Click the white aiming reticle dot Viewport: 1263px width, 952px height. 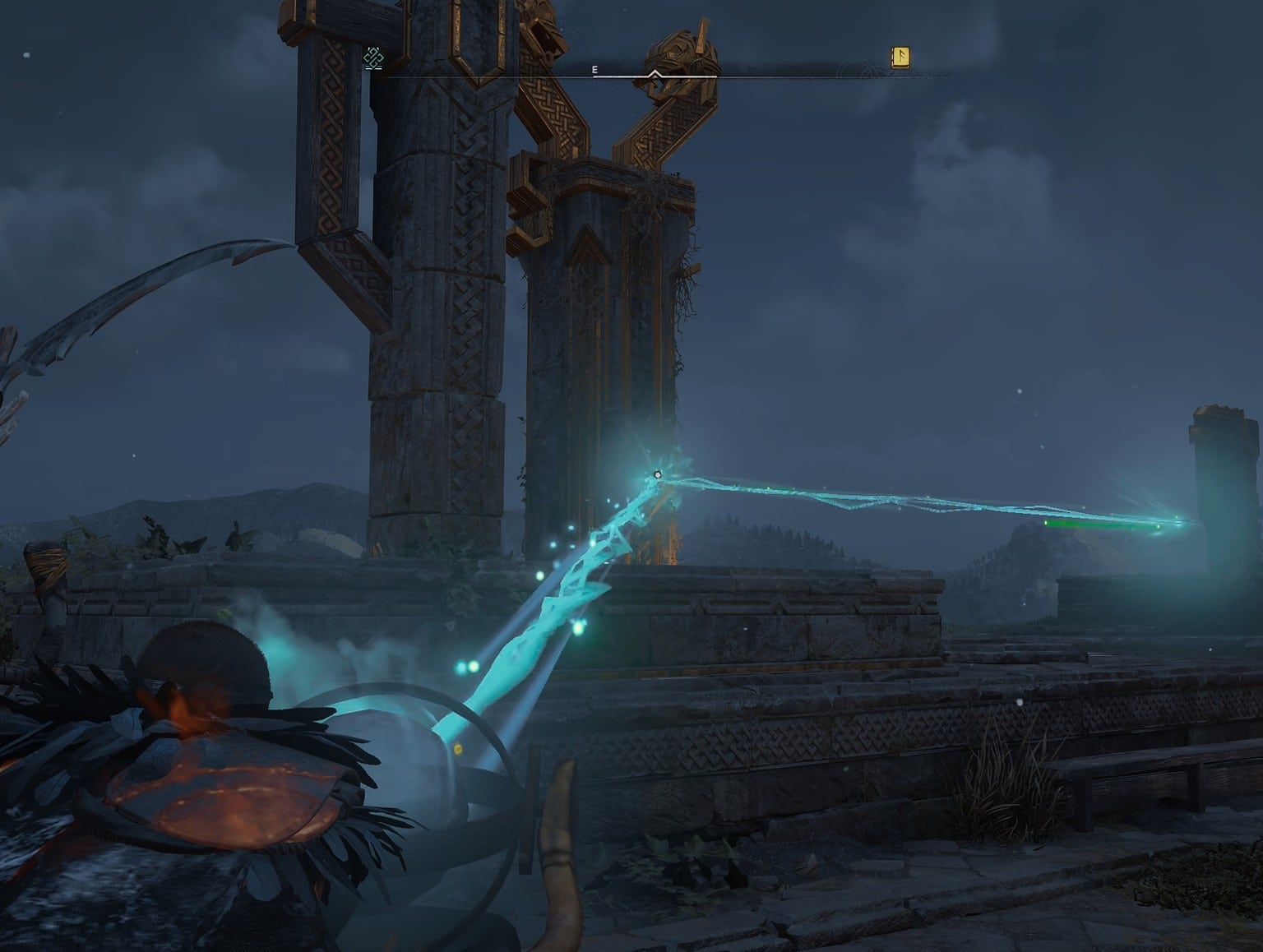[658, 473]
